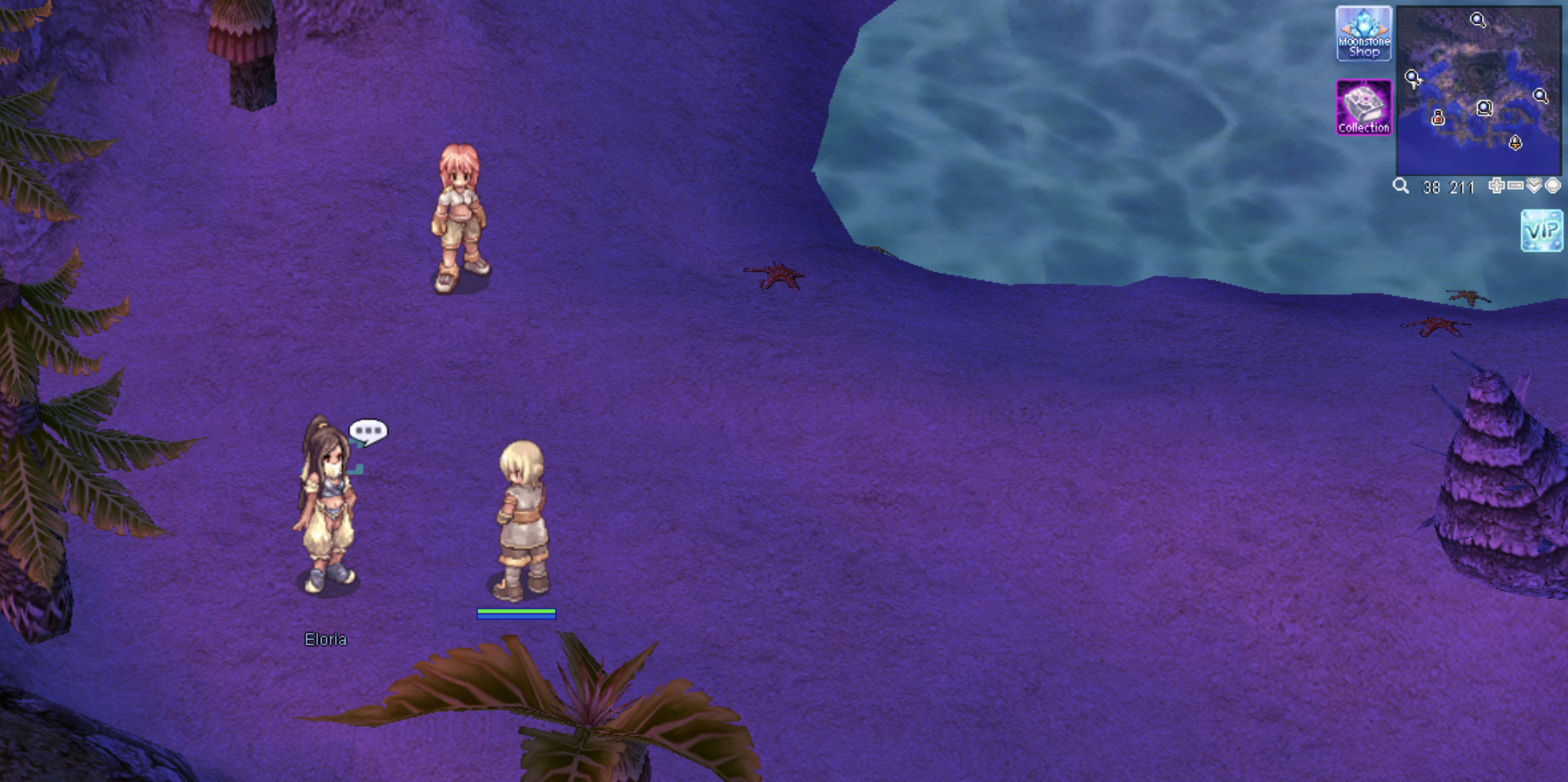Viewport: 1568px width, 782px height.
Task: Zoom in the minimap with plus button
Action: (x=1497, y=186)
